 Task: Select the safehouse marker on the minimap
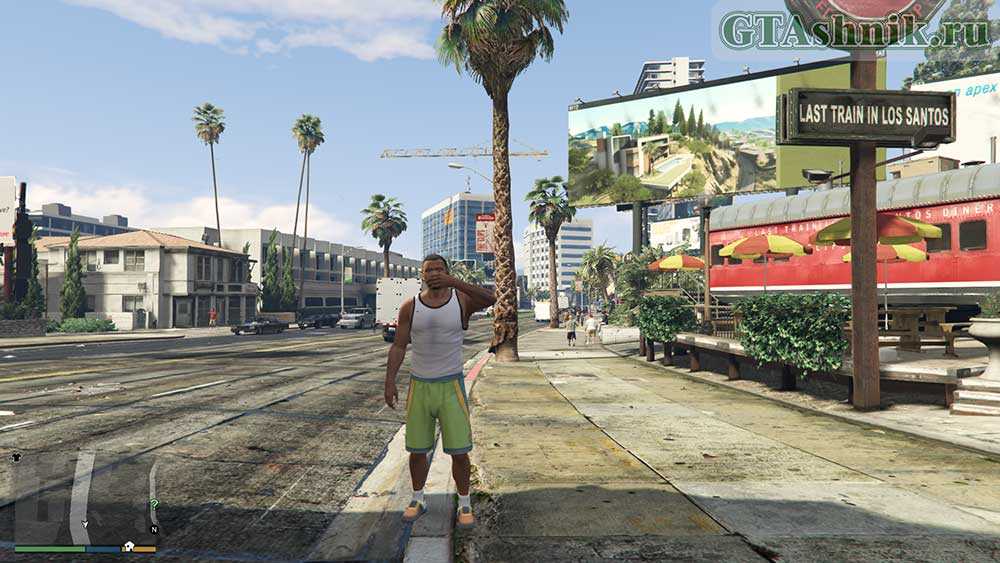(129, 546)
